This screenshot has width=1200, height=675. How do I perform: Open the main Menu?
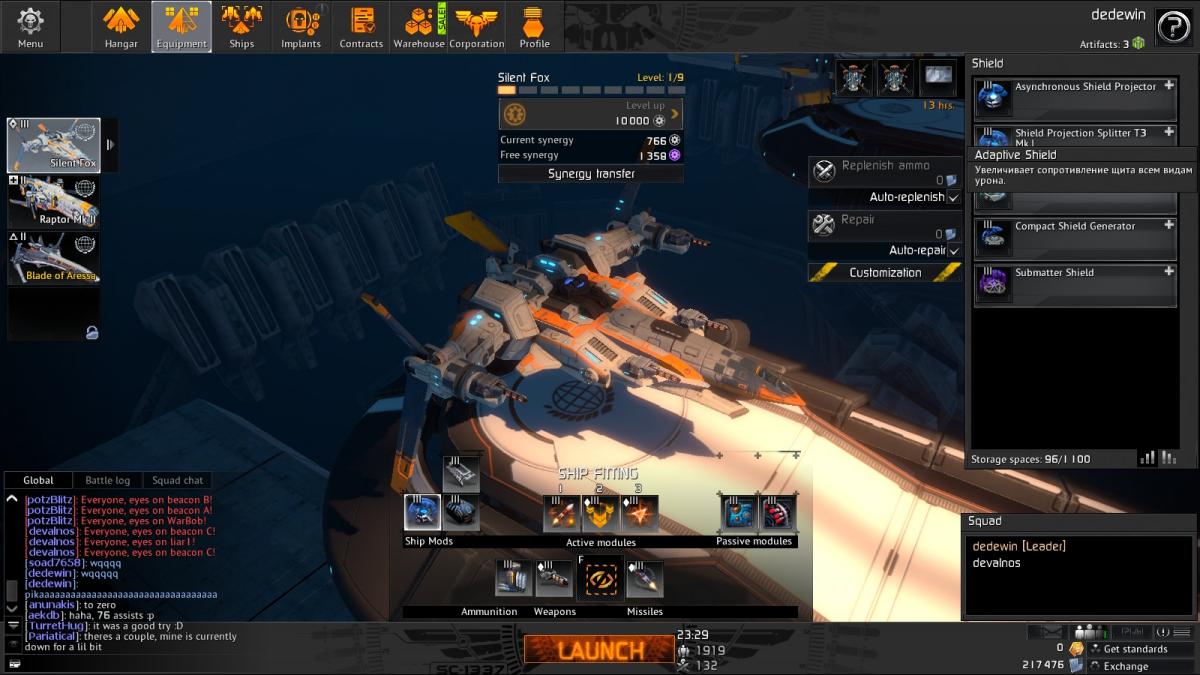(30, 27)
